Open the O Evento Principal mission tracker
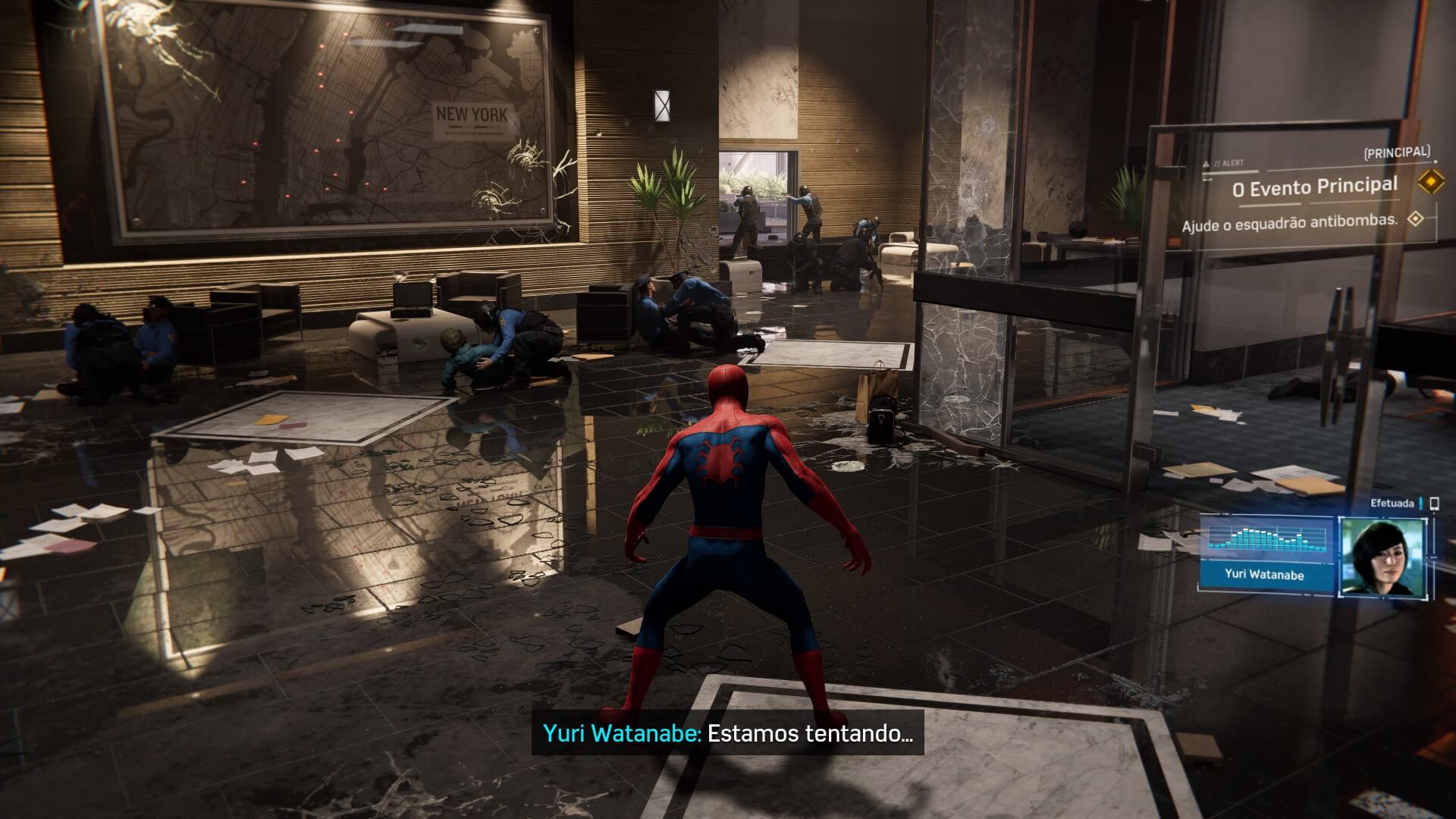The width and height of the screenshot is (1456, 819). pyautogui.click(x=1314, y=187)
